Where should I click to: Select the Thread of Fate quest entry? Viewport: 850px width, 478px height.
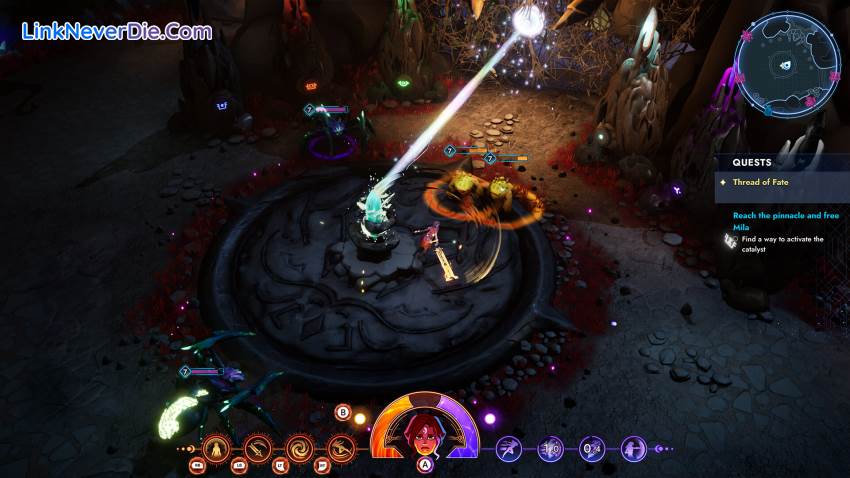point(762,182)
